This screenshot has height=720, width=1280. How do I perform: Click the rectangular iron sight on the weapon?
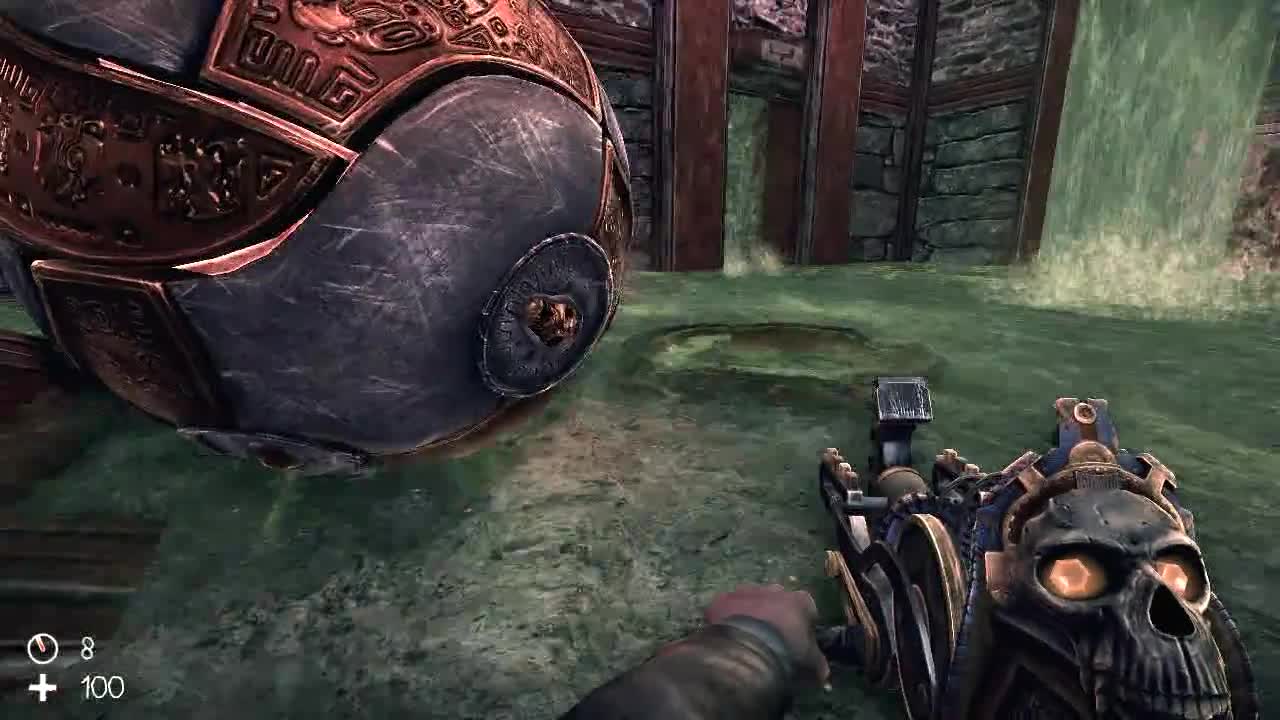[x=901, y=396]
